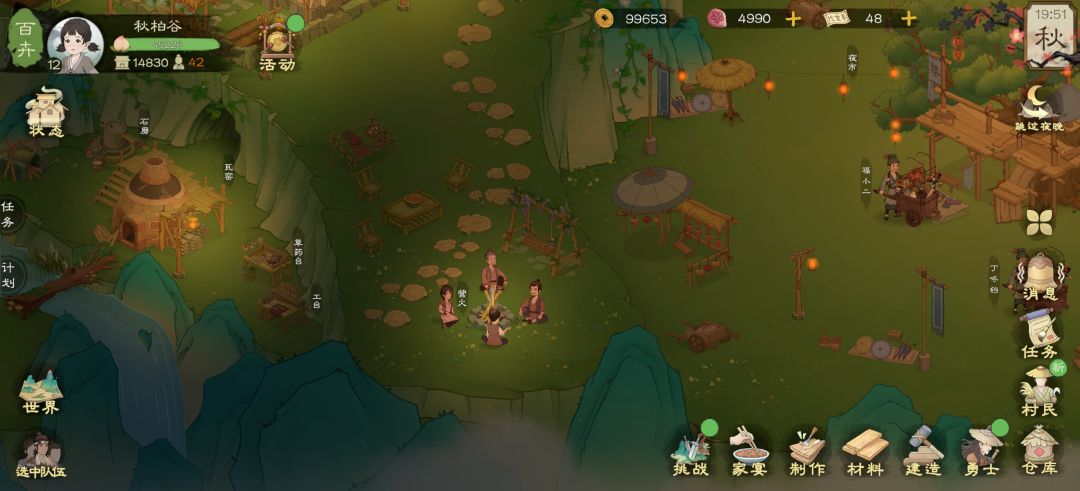
Task: Open the 仓库 warehouse
Action: [1039, 452]
